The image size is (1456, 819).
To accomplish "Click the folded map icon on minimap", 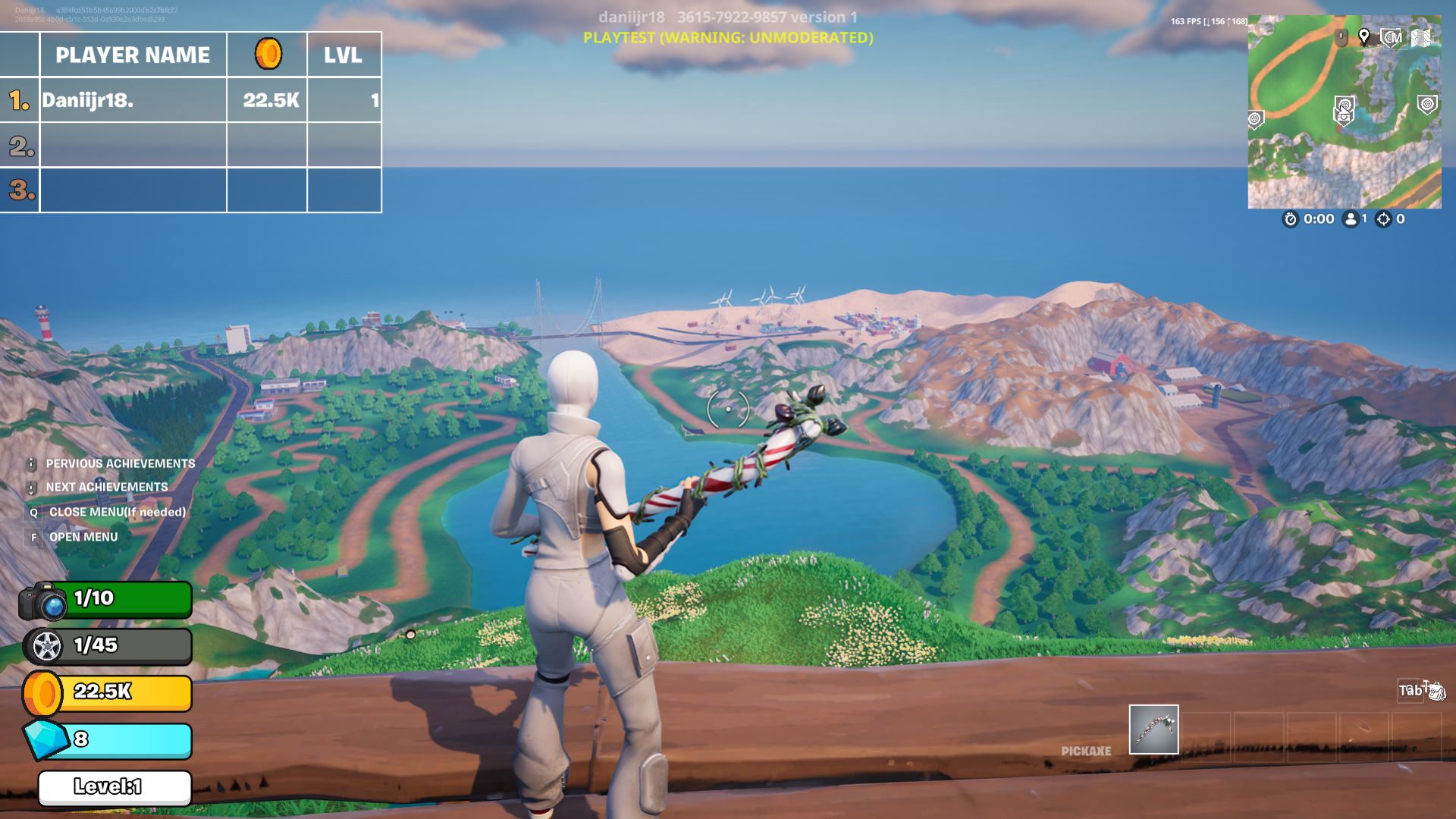I will coord(1421,37).
